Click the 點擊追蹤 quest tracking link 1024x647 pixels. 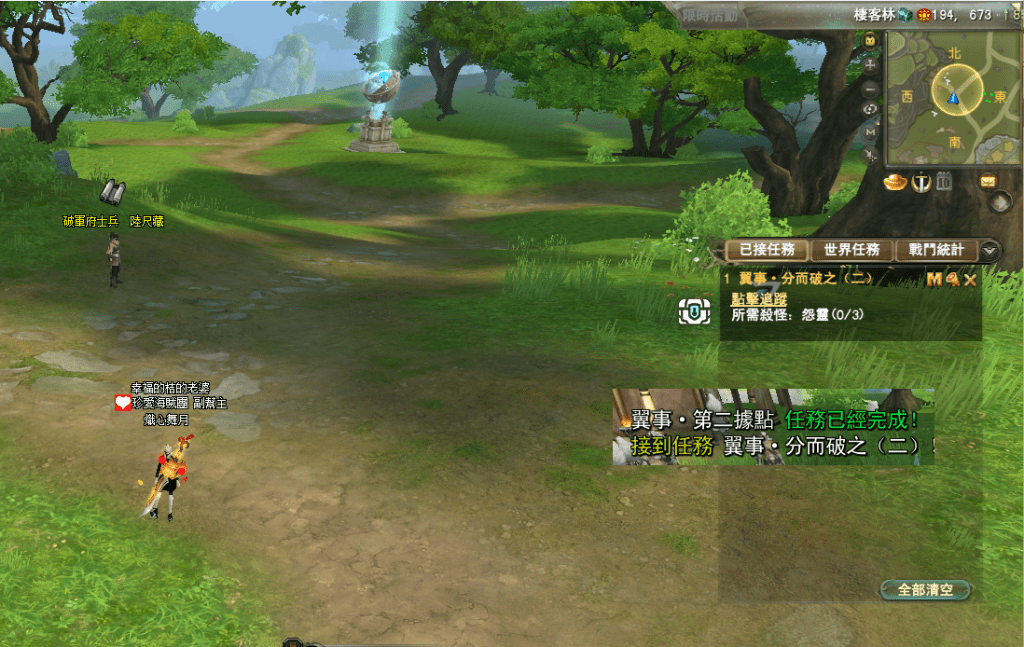[759, 298]
